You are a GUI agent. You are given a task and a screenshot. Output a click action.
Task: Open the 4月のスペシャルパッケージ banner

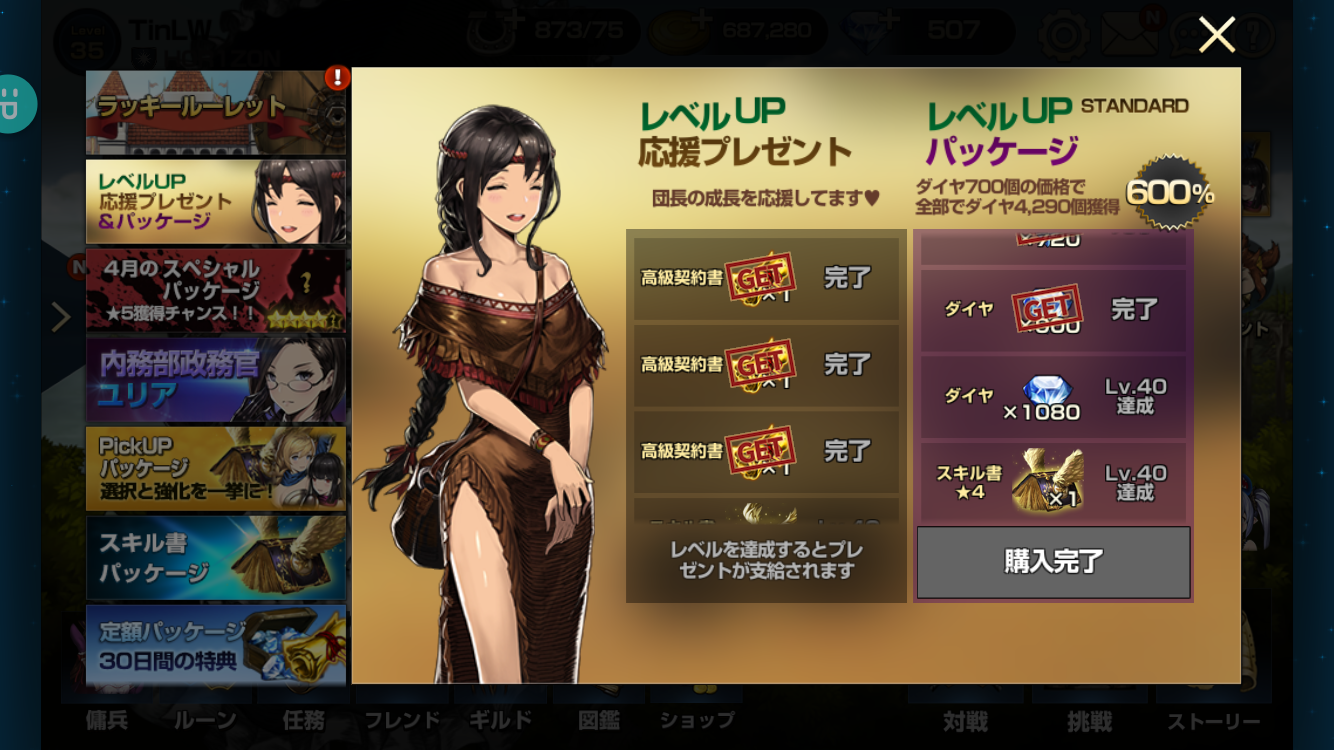pyautogui.click(x=215, y=290)
